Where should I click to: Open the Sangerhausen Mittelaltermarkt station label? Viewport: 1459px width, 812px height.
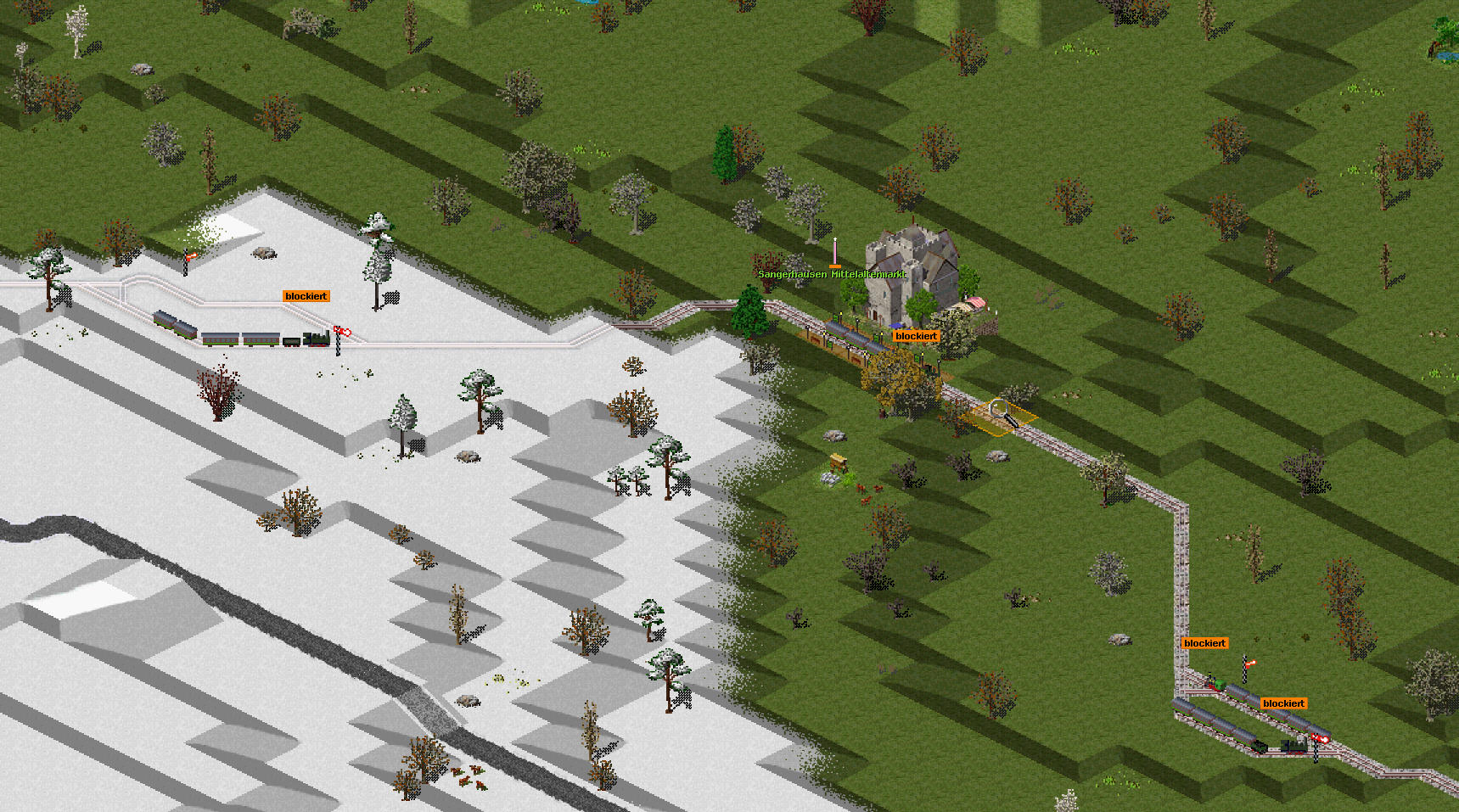[x=832, y=274]
